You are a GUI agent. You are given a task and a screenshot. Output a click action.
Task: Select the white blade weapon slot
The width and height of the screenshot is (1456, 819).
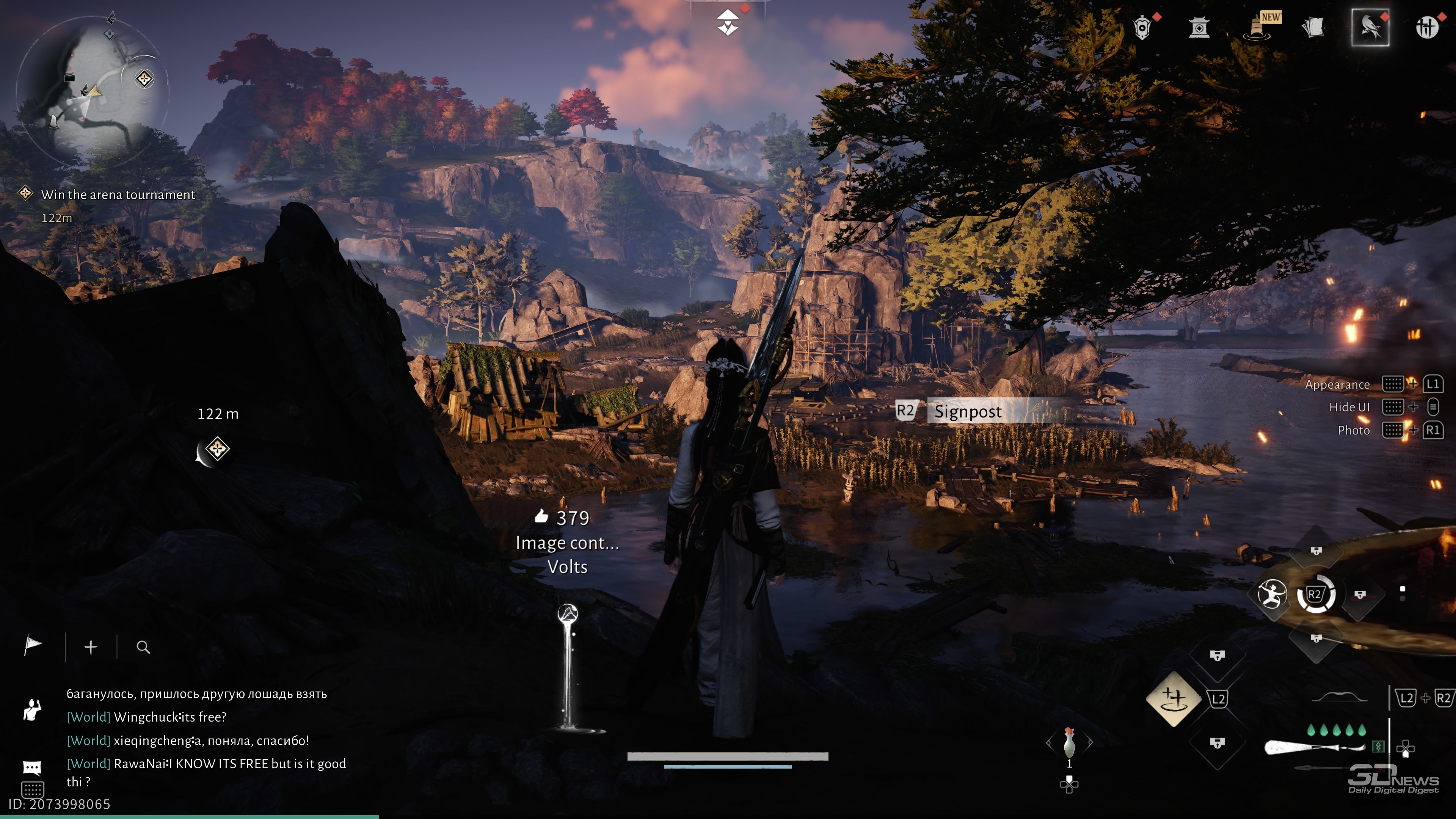tap(1314, 747)
